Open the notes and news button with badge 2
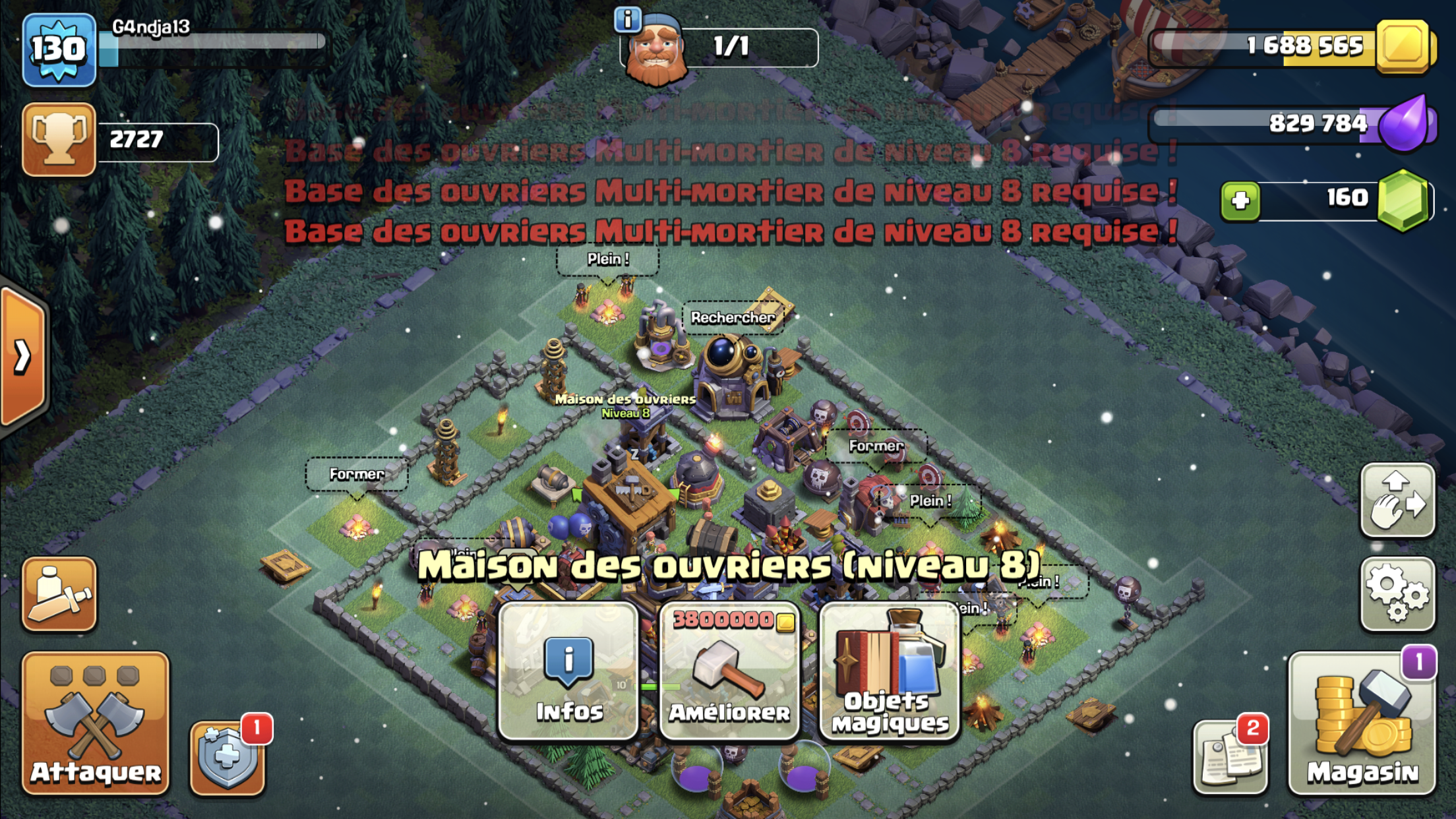1456x819 pixels. [1230, 756]
